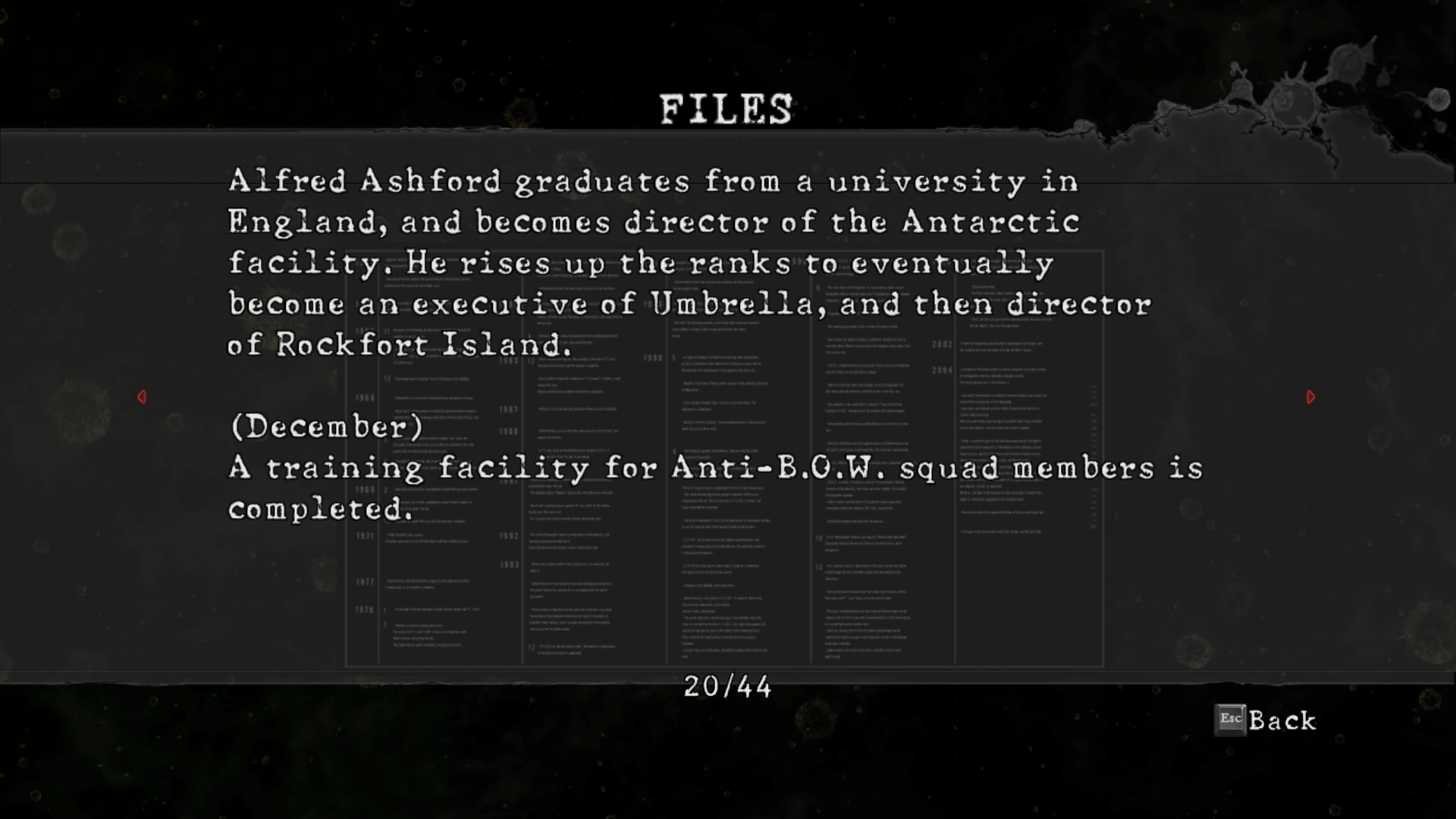This screenshot has width=1456, height=819.
Task: Click the Back button to exit Files
Action: click(1266, 720)
